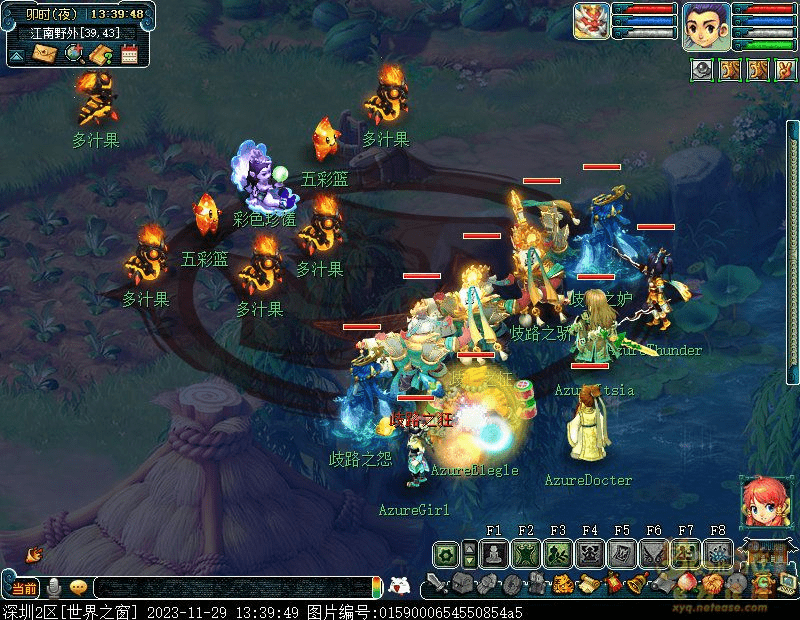Screen dimensions: 800x620
Task: Activate the F3 hotkey skill slot
Action: 557,553
